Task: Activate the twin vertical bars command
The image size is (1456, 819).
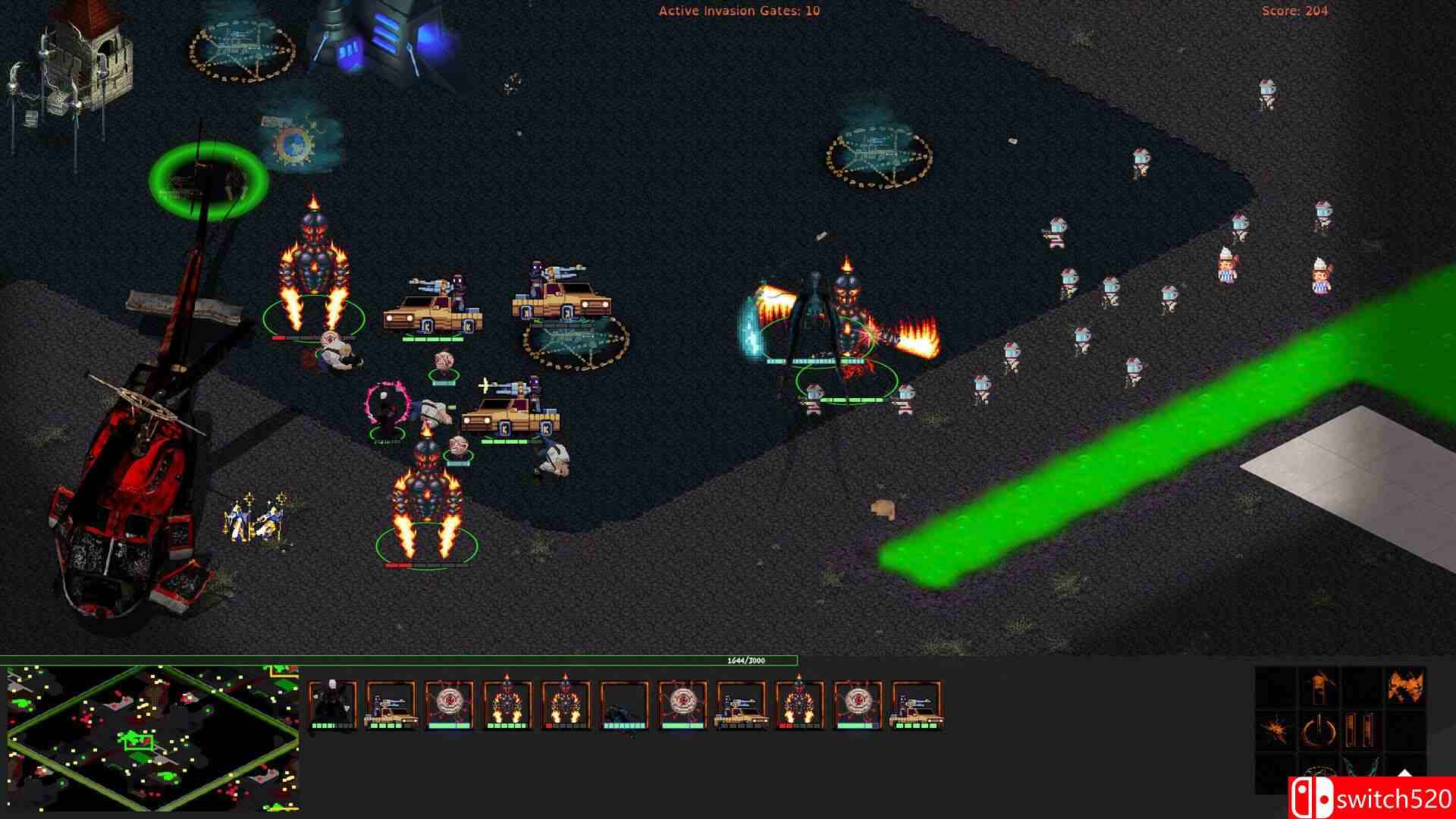Action: (x=1360, y=730)
